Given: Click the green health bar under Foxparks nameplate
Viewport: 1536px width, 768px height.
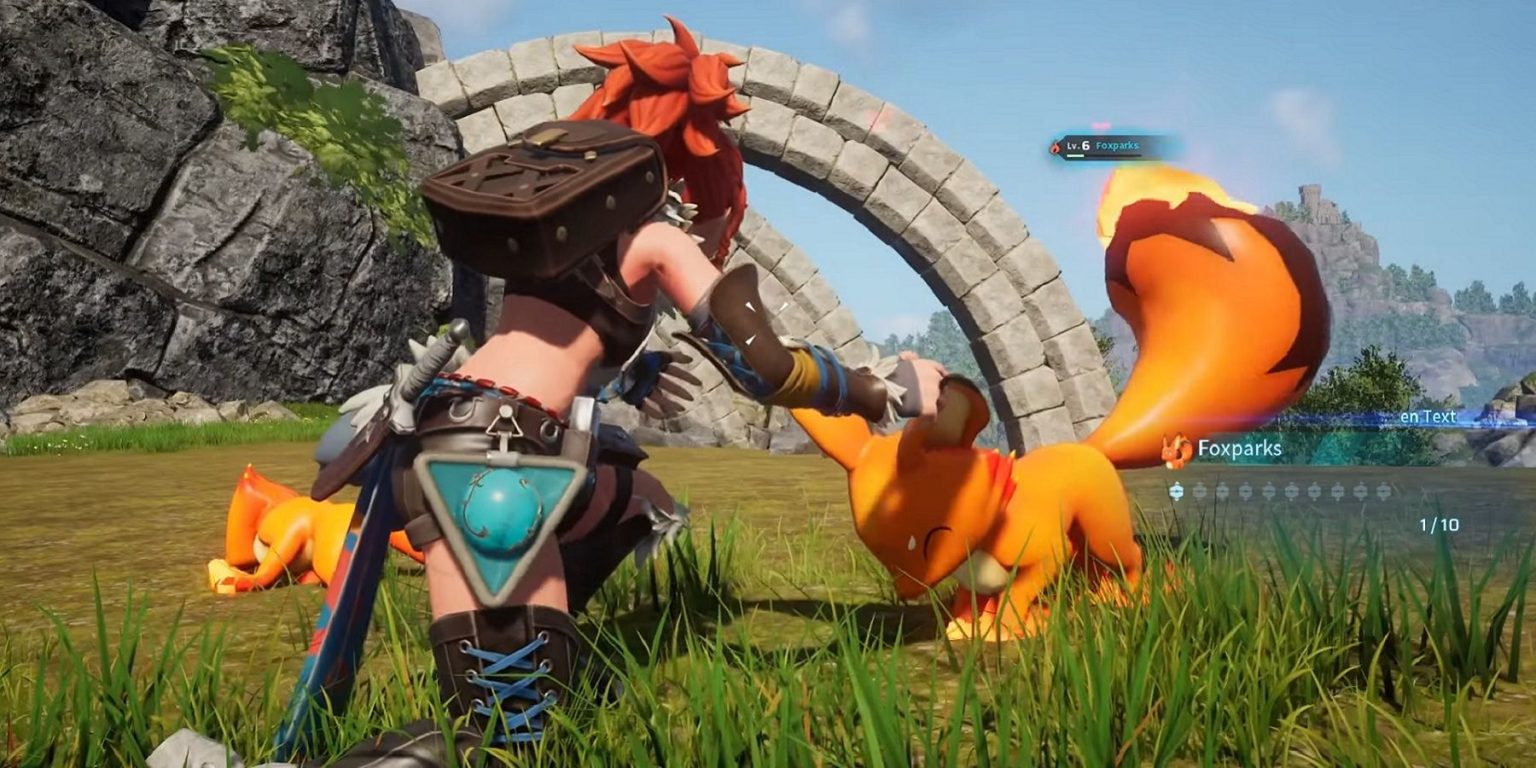Looking at the screenshot, I should [x=1075, y=155].
